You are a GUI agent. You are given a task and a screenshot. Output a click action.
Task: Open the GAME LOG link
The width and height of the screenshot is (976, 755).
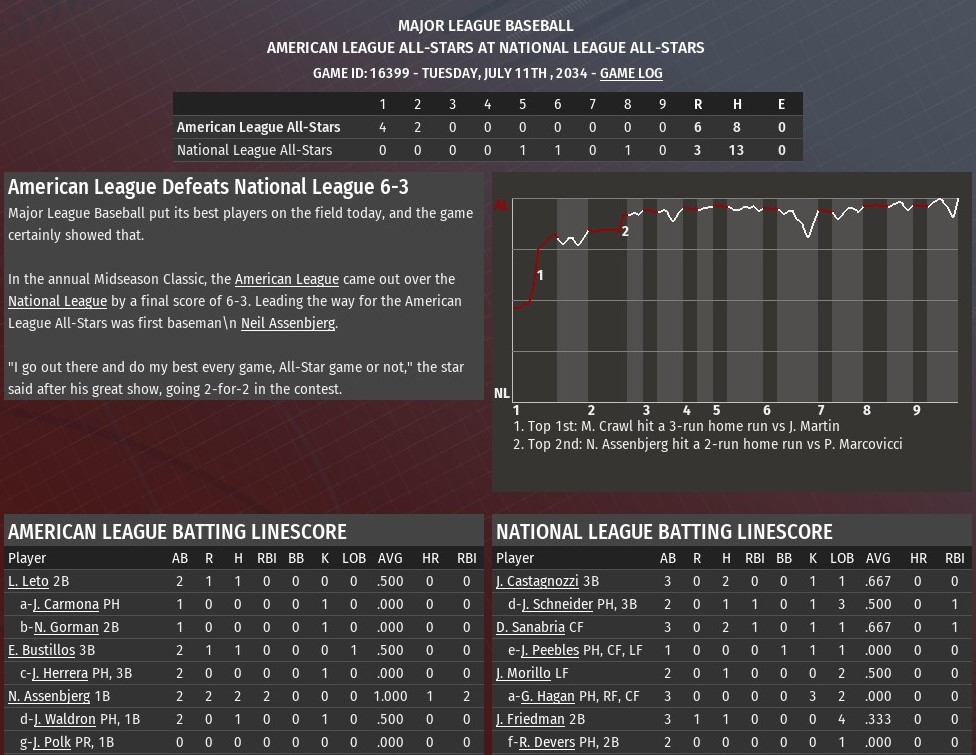pos(631,73)
